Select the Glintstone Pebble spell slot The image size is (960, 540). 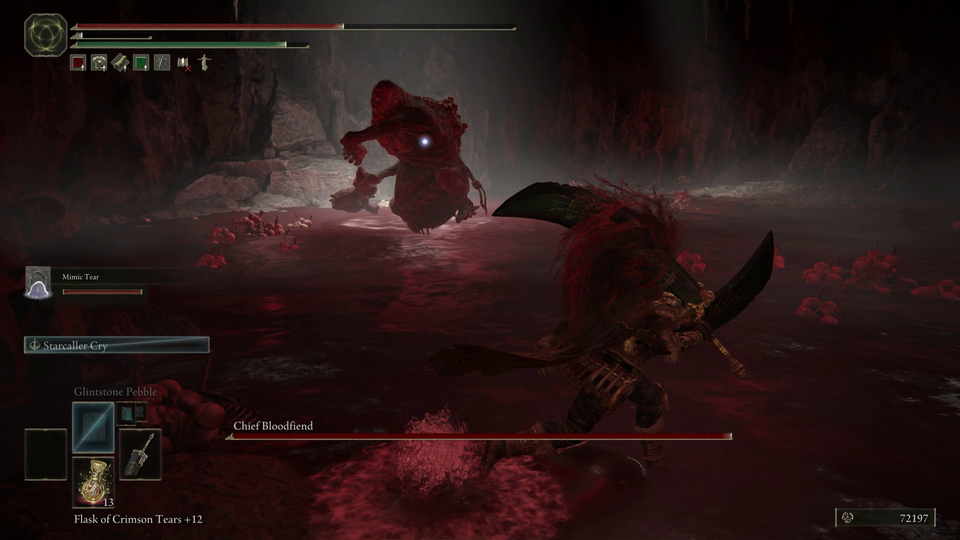[93, 425]
